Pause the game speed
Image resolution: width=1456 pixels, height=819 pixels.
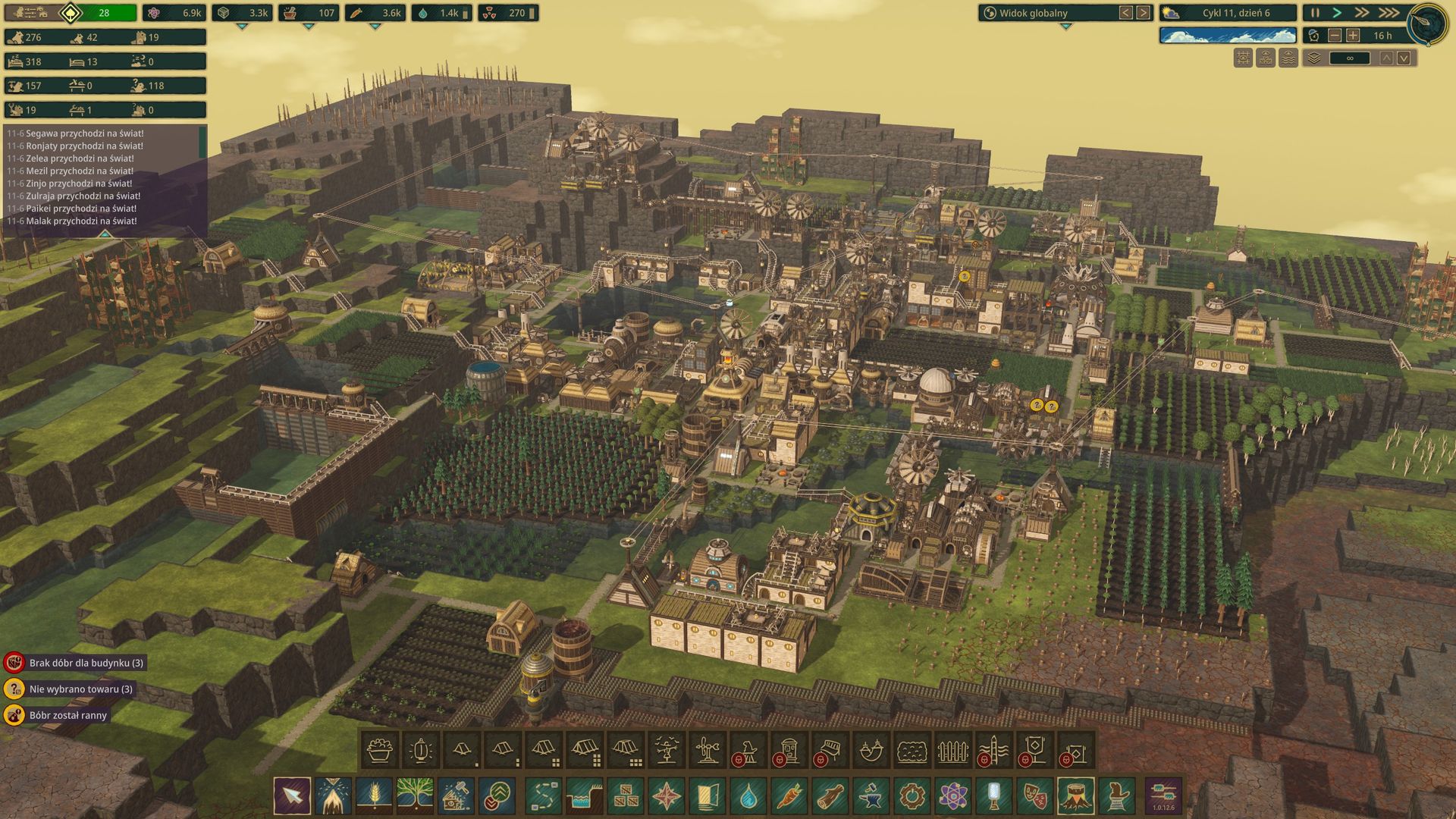pyautogui.click(x=1316, y=13)
